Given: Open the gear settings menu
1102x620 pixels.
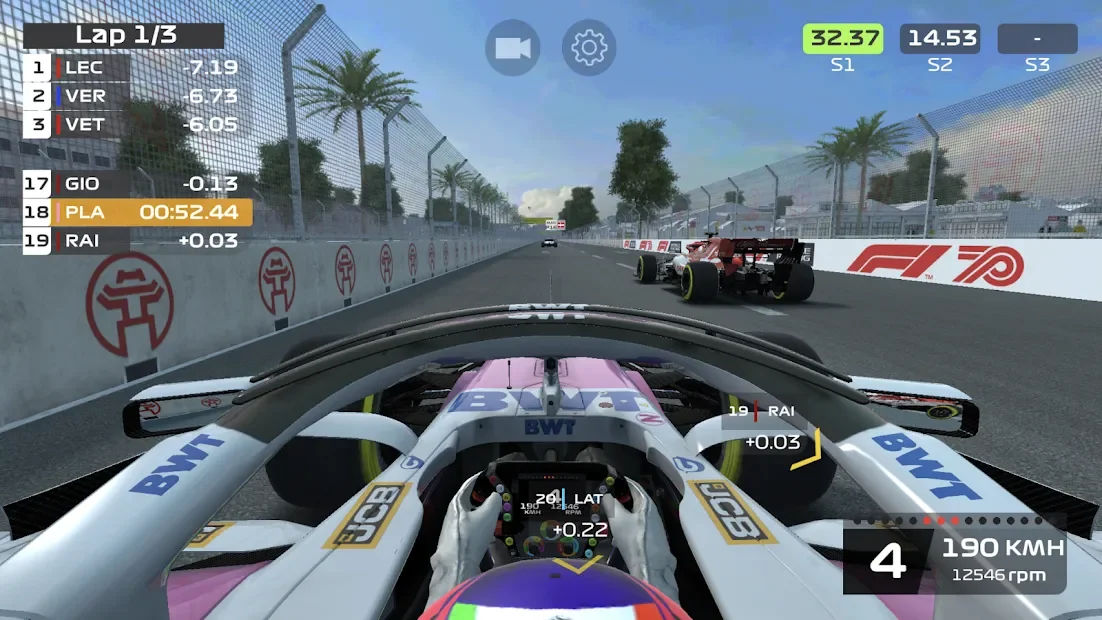Looking at the screenshot, I should tap(588, 48).
